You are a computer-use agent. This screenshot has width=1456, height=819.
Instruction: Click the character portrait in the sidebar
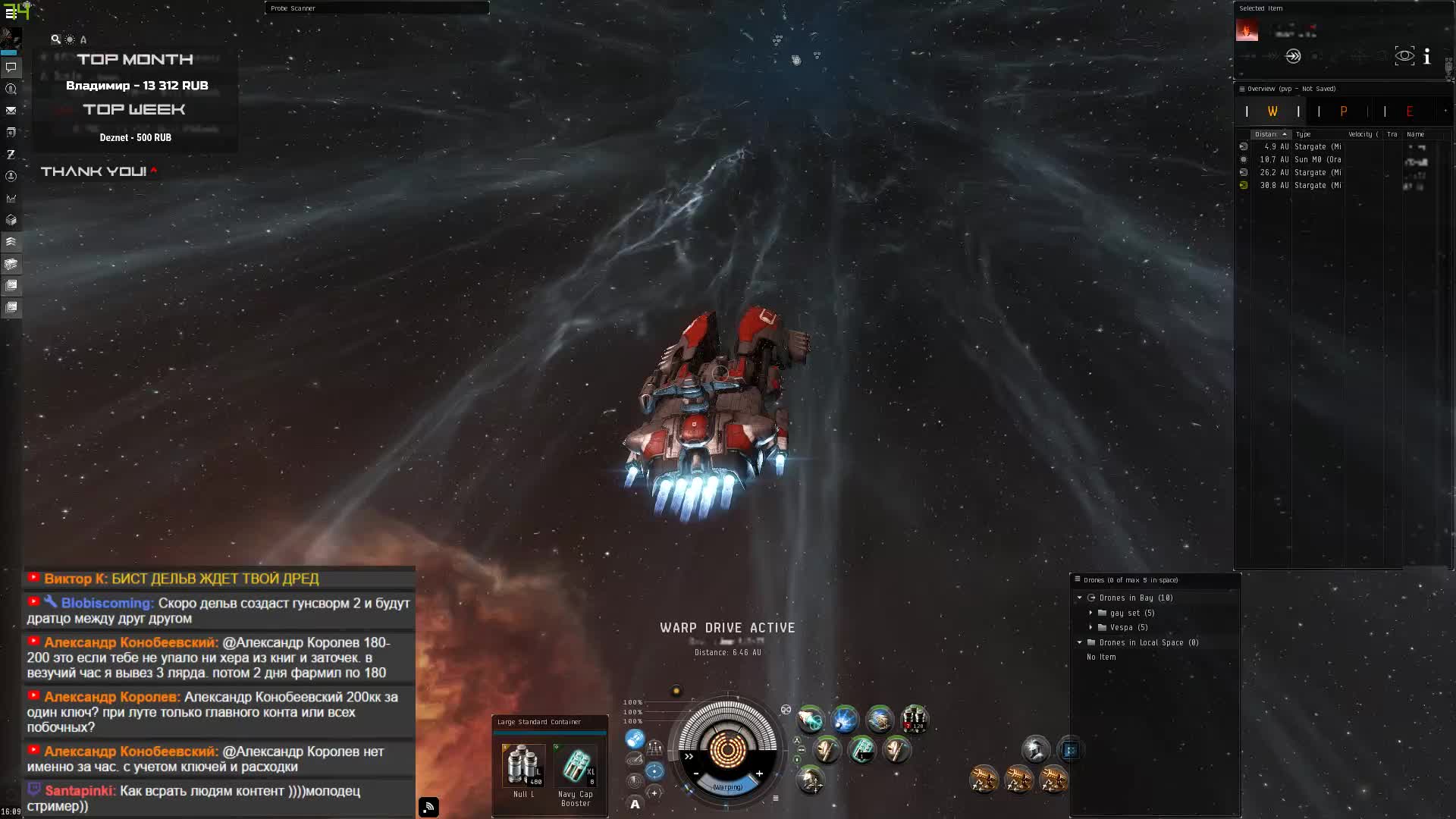click(x=11, y=37)
